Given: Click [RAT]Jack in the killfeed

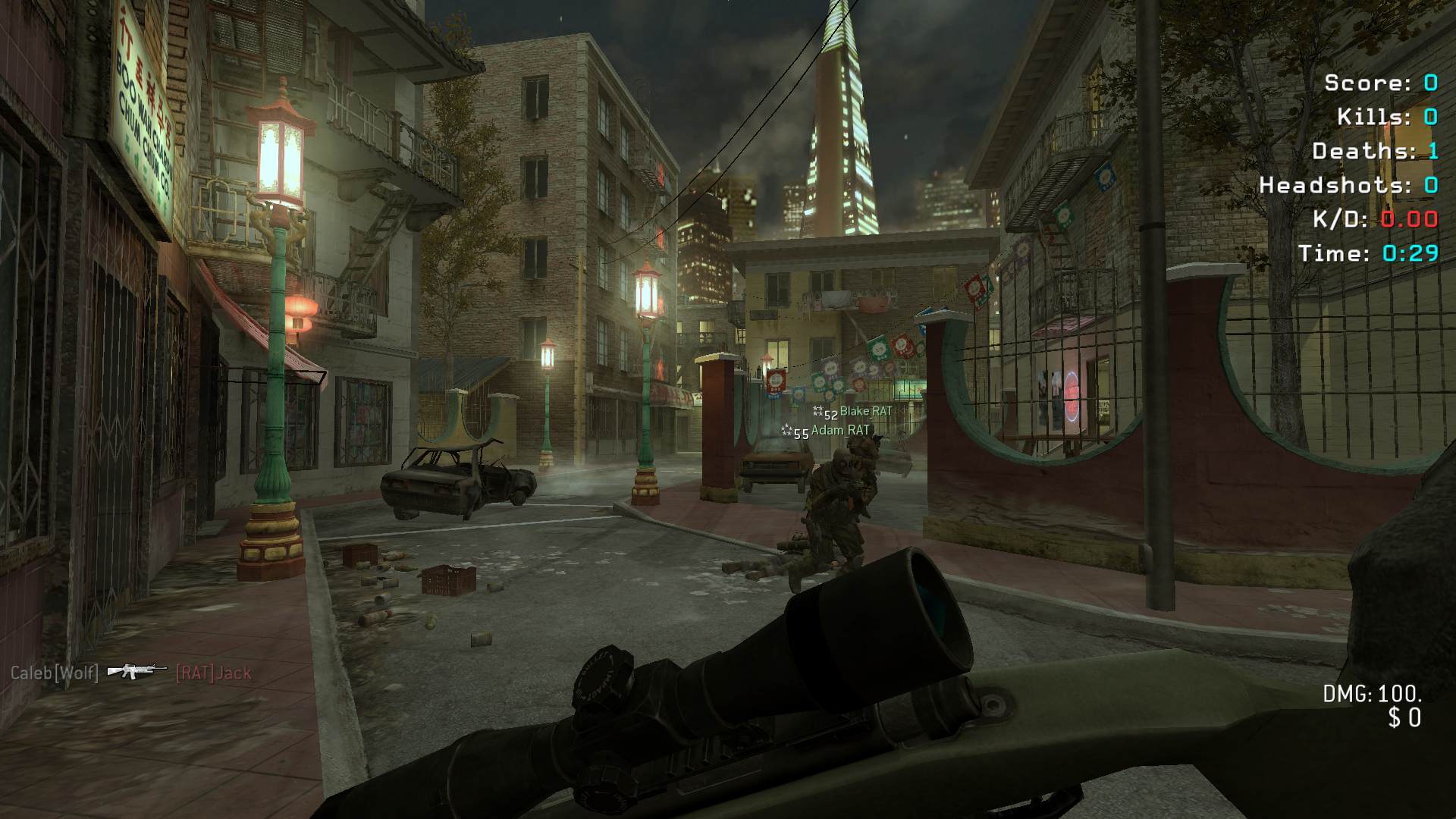Looking at the screenshot, I should [213, 673].
